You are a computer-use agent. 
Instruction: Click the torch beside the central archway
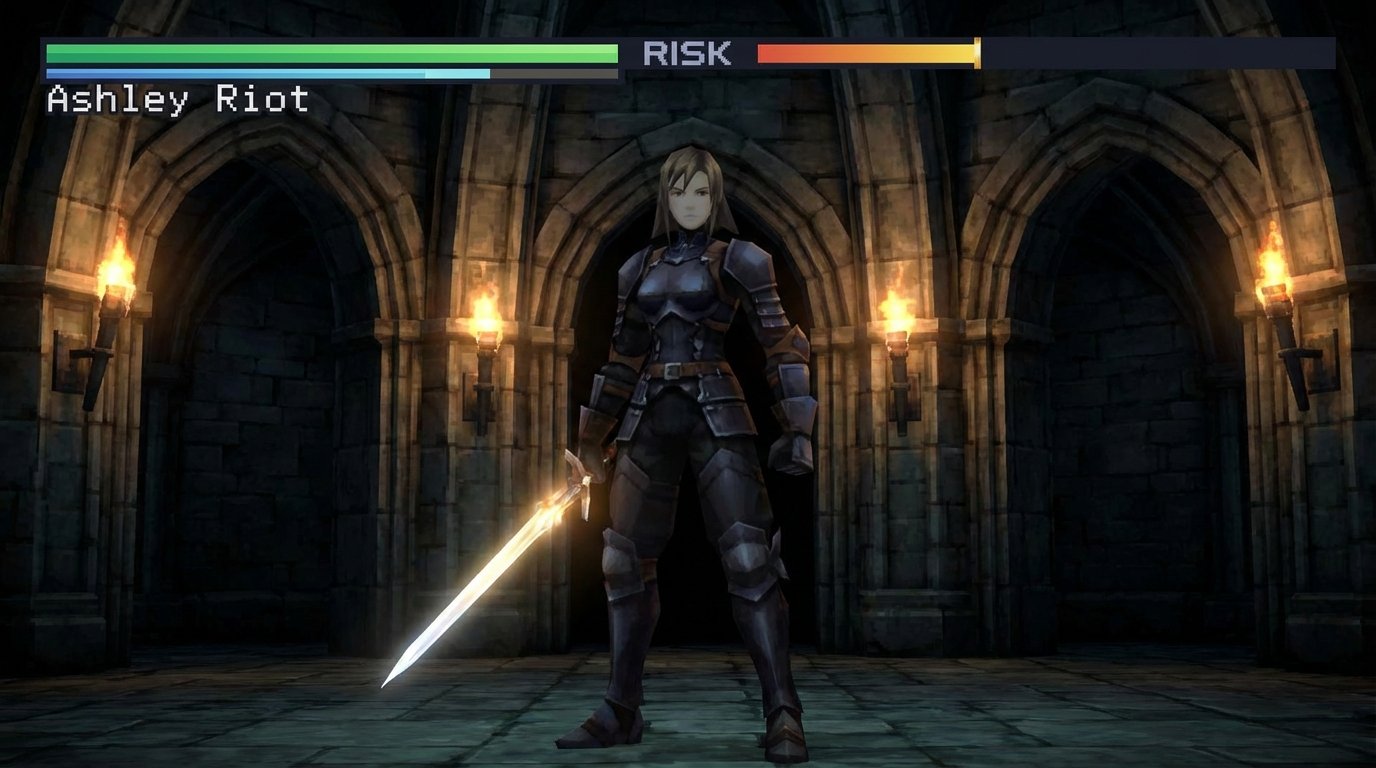tap(486, 320)
